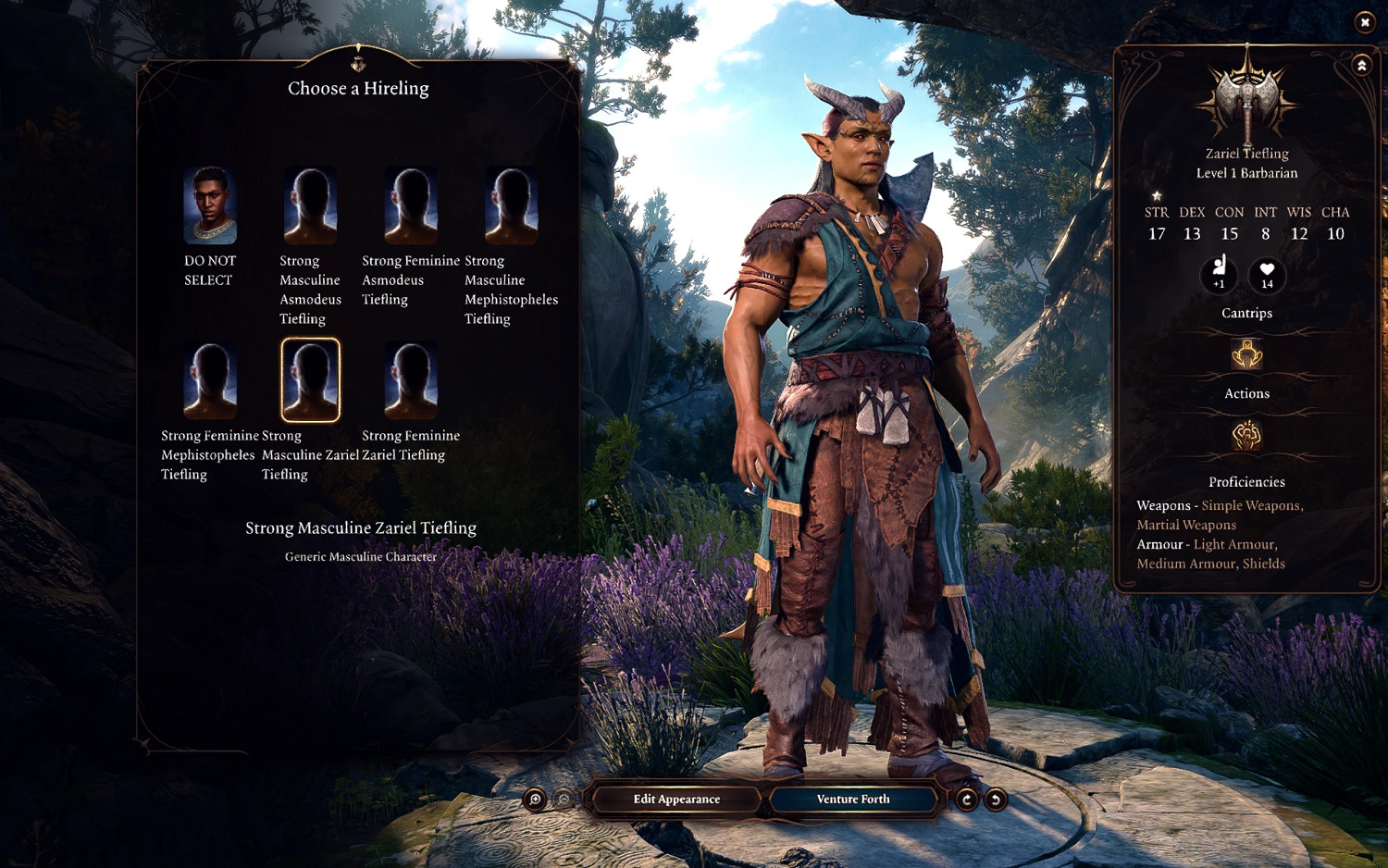Rotate the character model counter-clockwise
The width and height of the screenshot is (1388, 868).
click(x=996, y=800)
